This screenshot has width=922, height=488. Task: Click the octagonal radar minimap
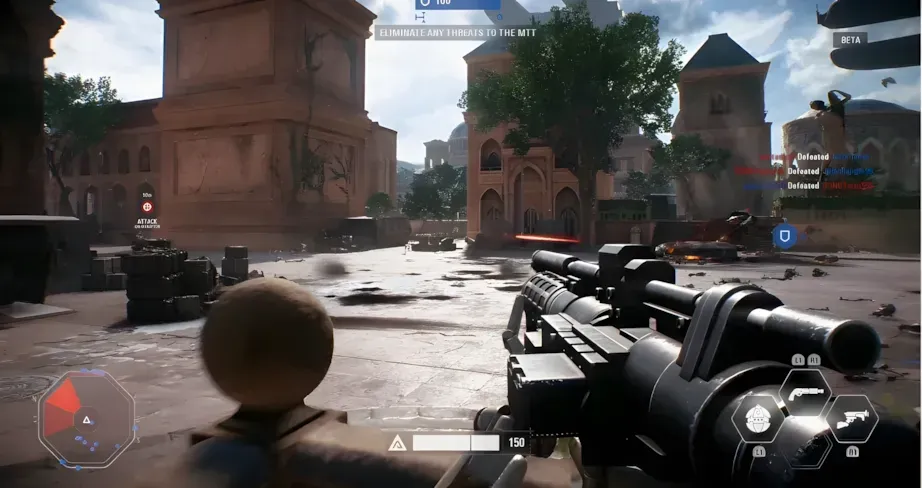tap(86, 419)
